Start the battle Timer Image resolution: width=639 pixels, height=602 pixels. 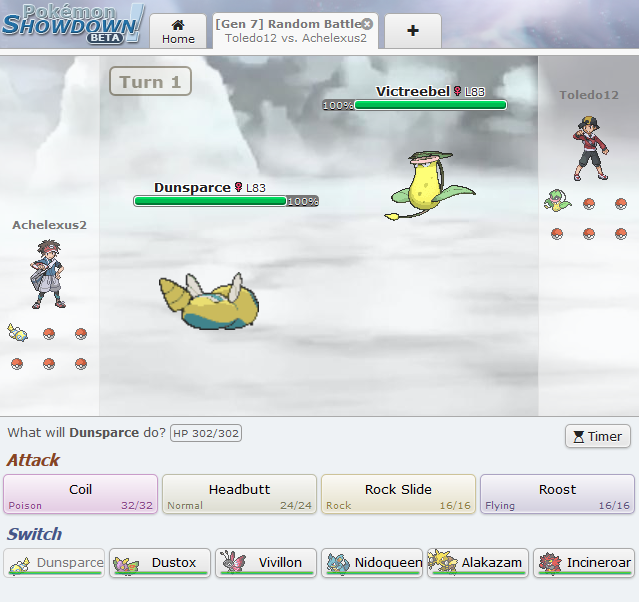[597, 436]
